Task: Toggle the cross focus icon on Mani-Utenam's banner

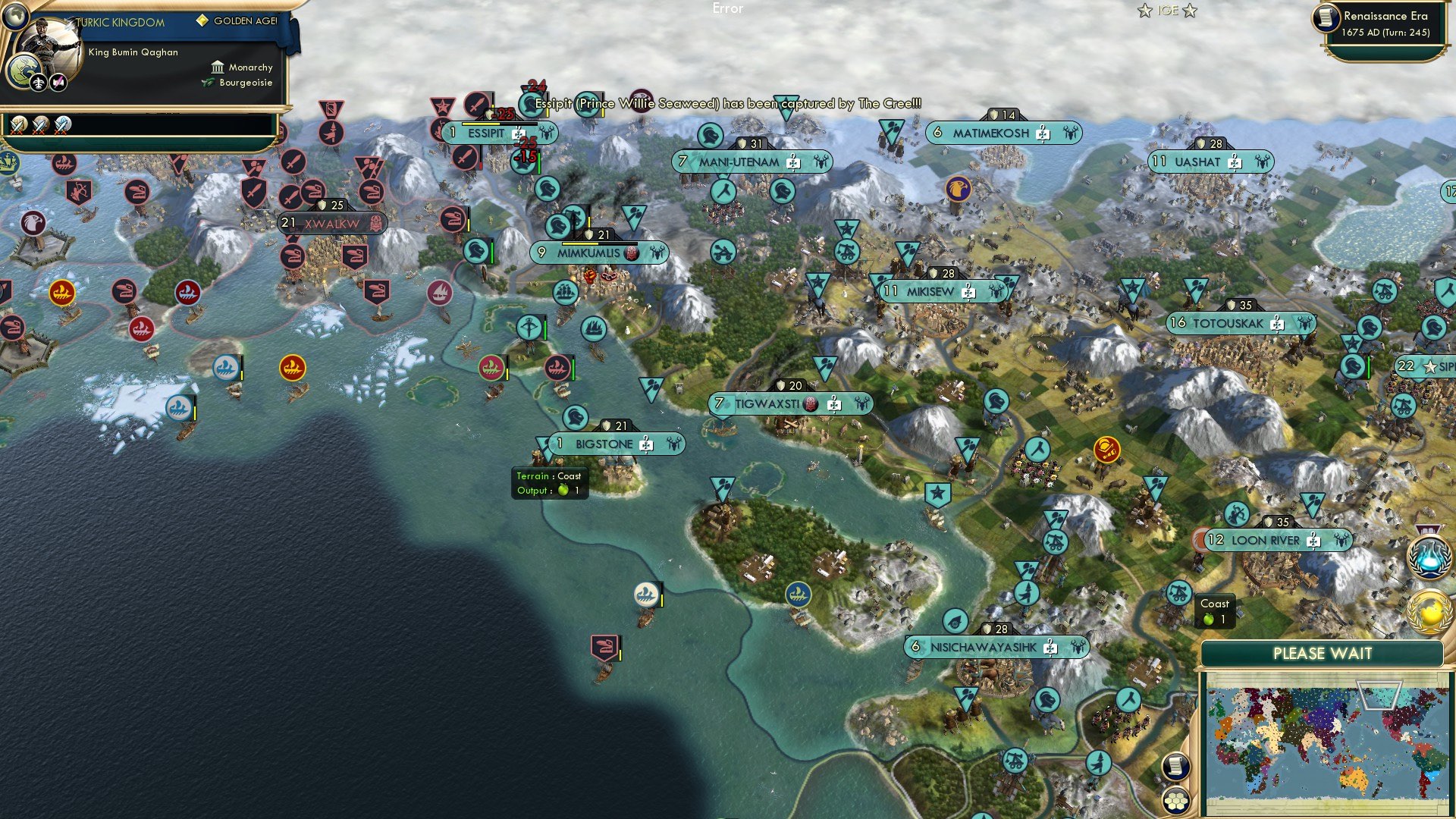Action: click(792, 162)
